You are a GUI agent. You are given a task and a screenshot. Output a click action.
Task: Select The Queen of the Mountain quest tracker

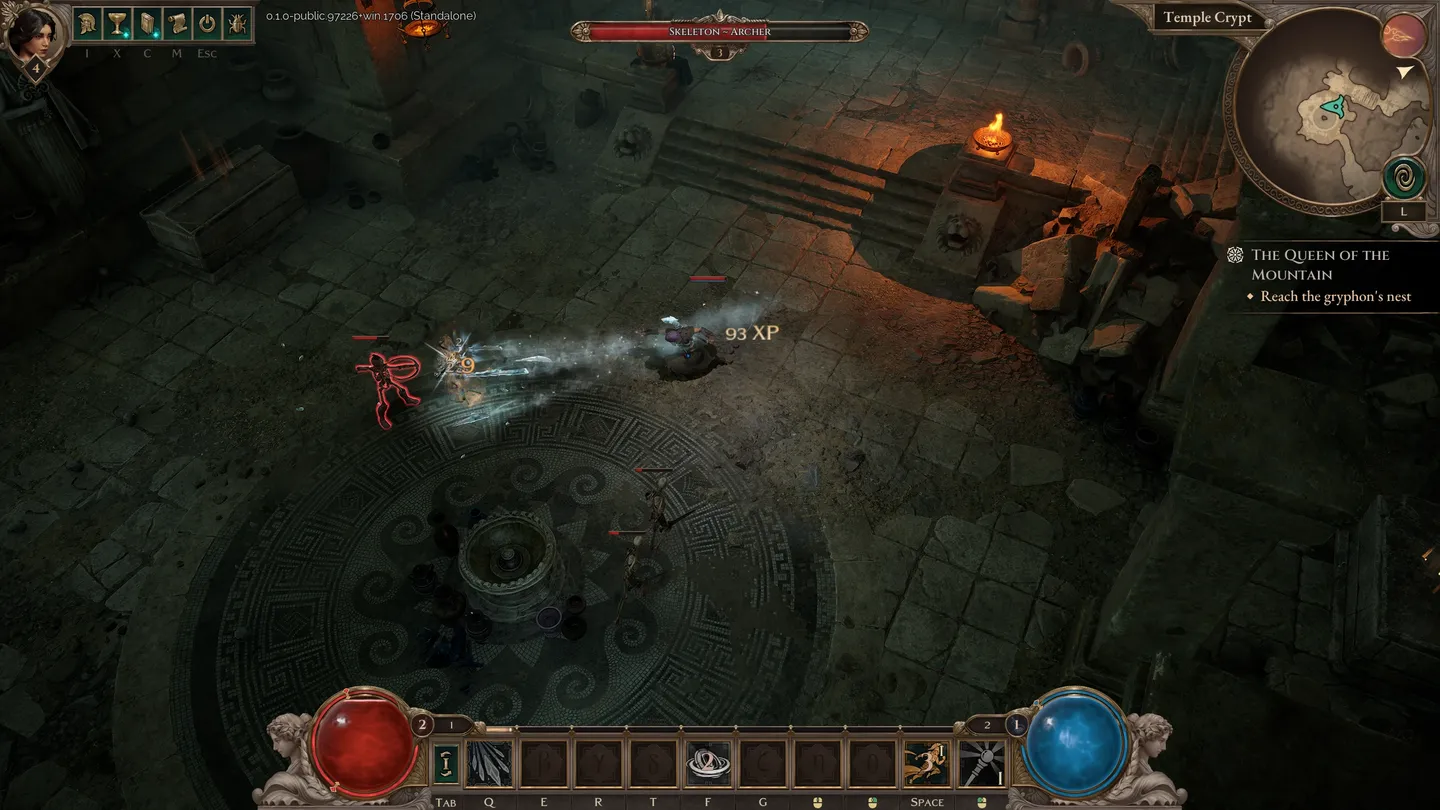tap(1319, 264)
